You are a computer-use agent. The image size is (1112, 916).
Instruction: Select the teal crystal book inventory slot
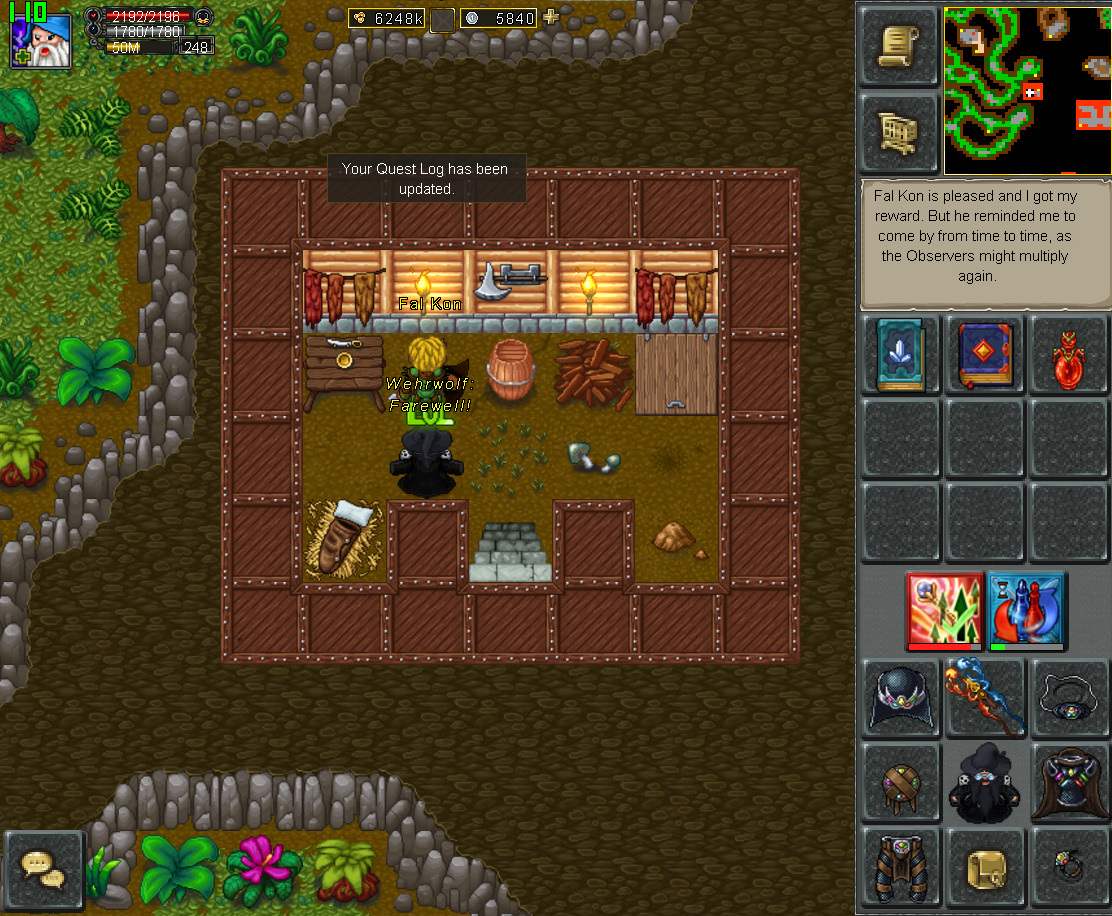(x=899, y=356)
